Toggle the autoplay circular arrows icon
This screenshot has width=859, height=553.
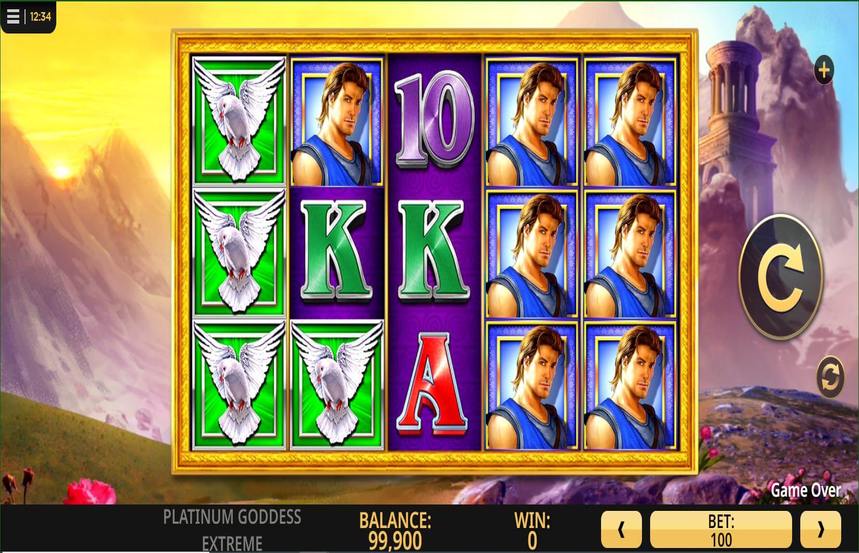tap(829, 377)
